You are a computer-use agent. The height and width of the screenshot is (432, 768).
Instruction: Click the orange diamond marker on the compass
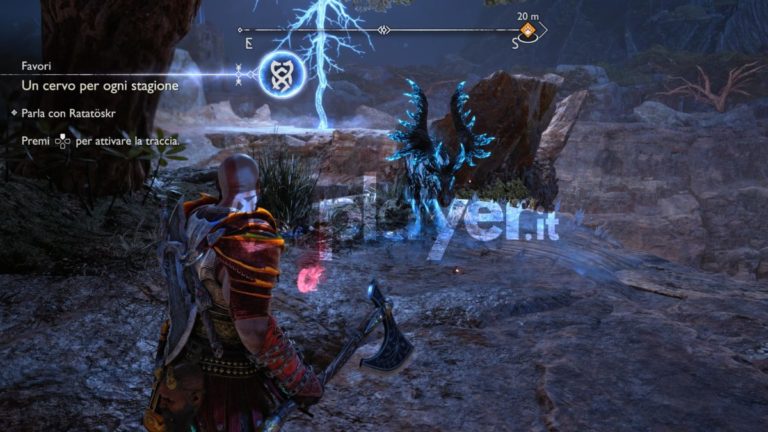527,30
